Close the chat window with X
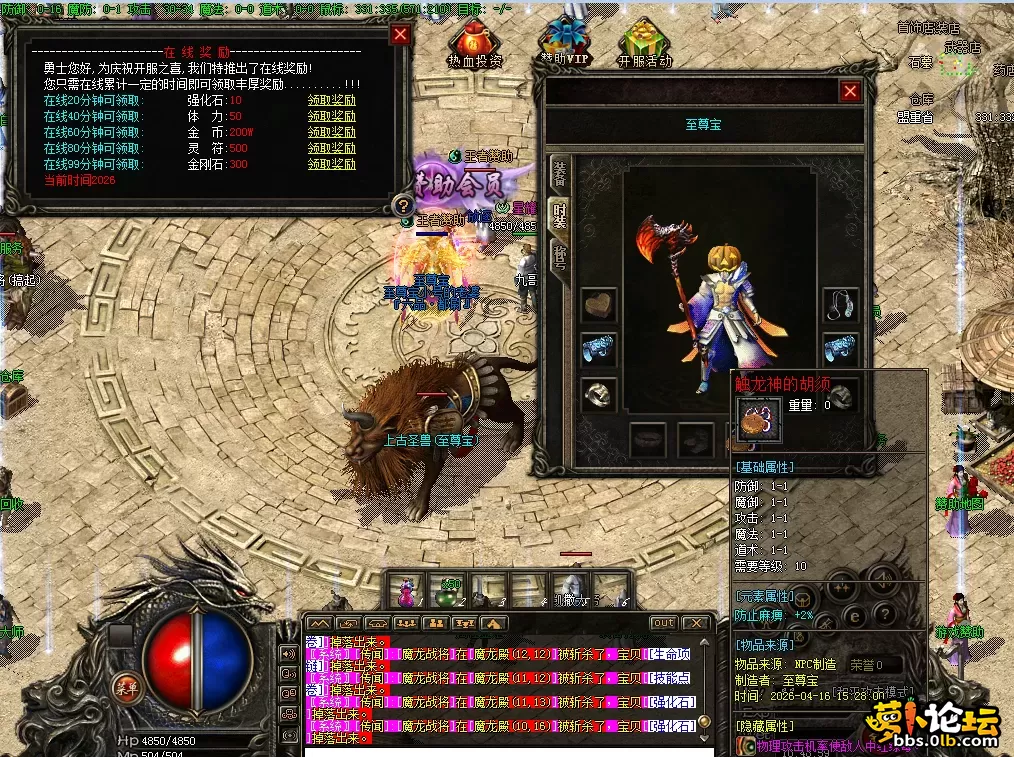1014x757 pixels. click(x=696, y=623)
